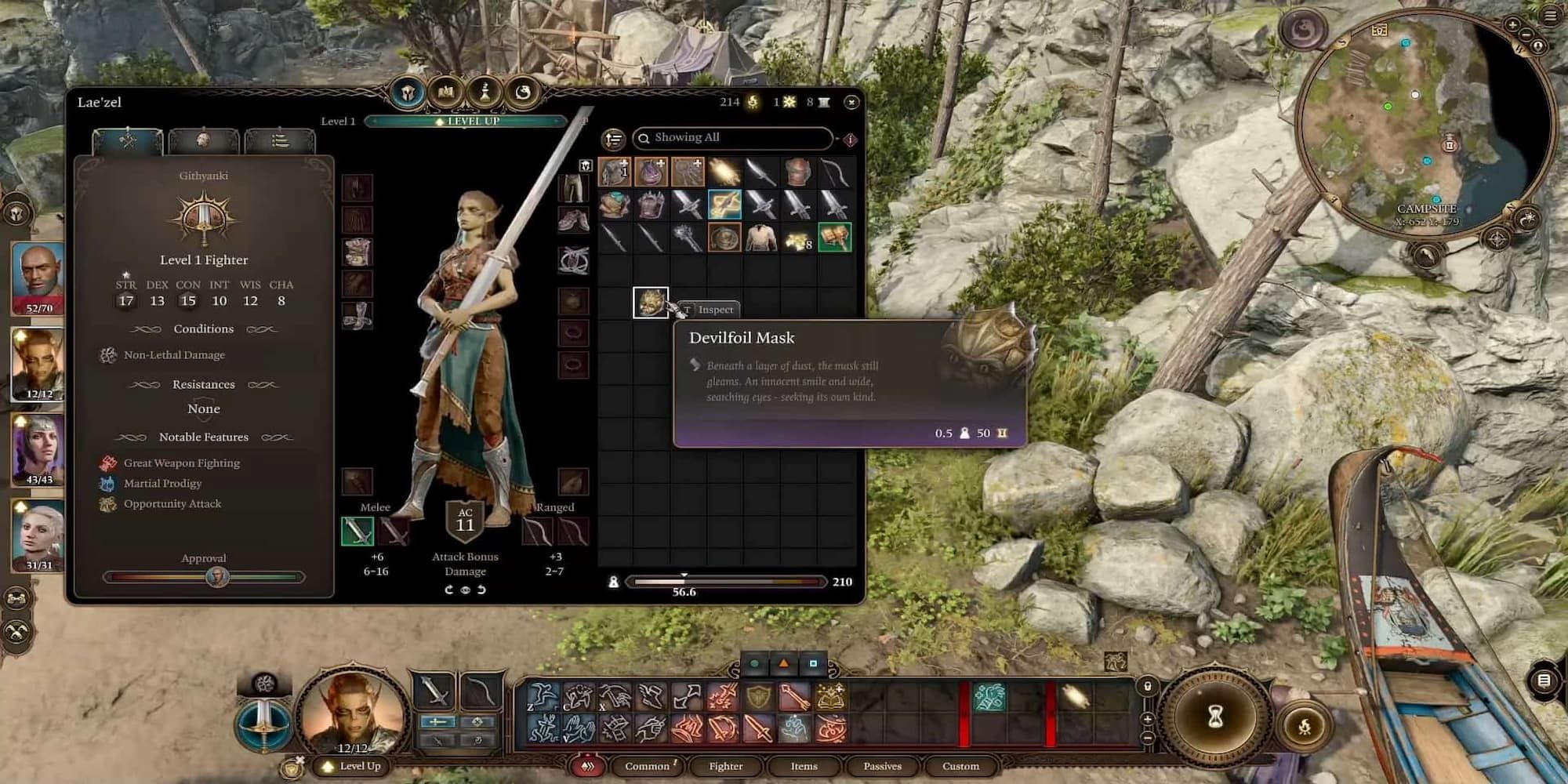Switch to the Fighter hotbar tab

click(725, 766)
